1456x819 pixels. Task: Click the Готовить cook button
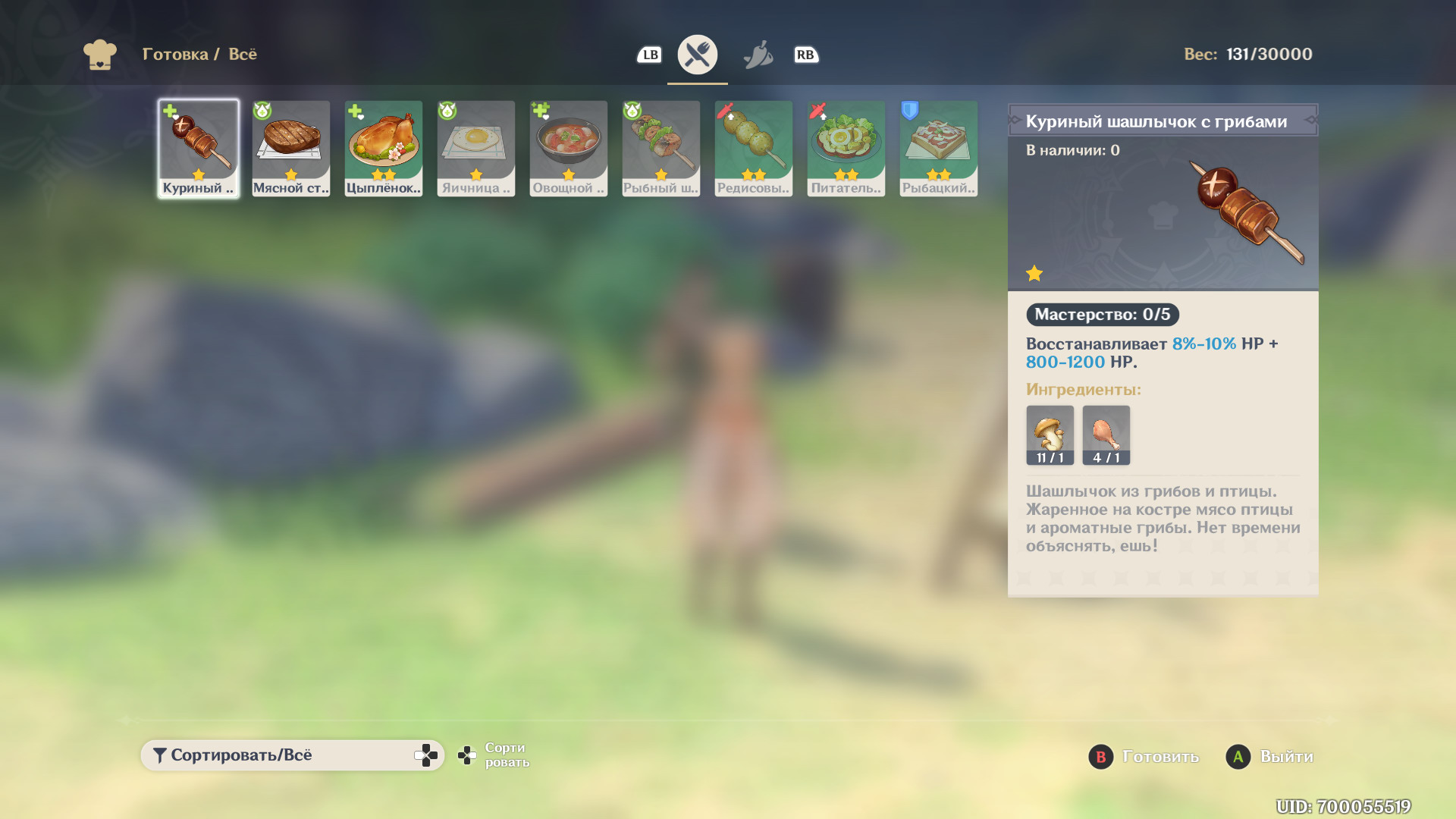click(1144, 757)
